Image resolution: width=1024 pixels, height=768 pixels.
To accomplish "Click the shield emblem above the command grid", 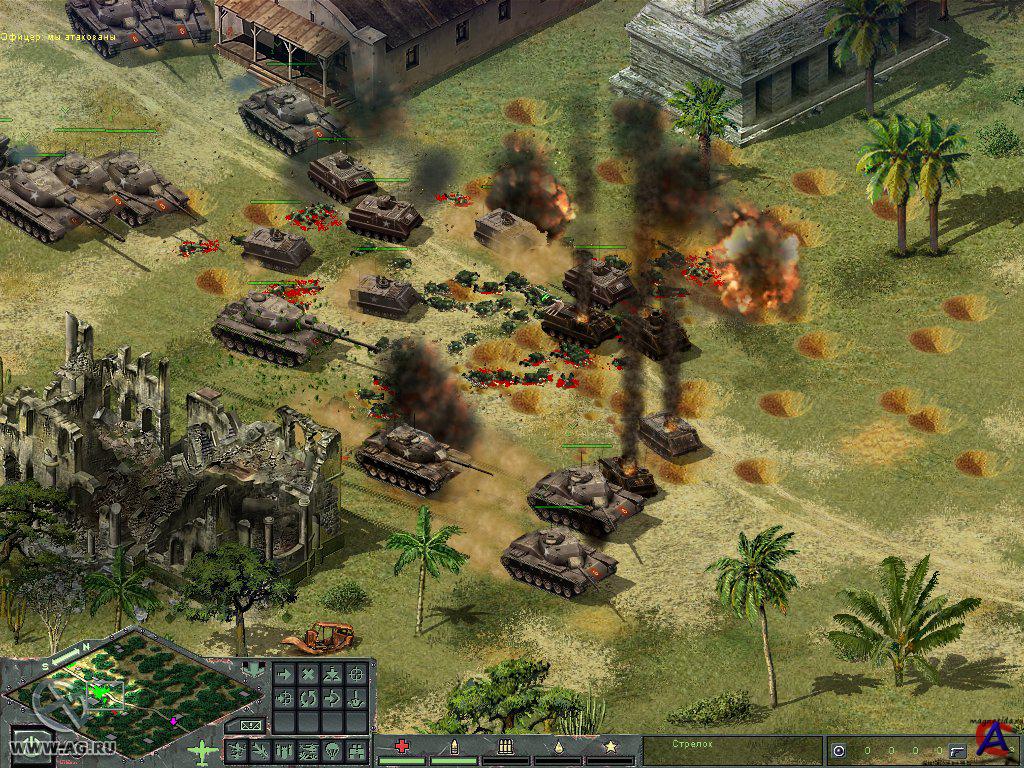I will 253,668.
